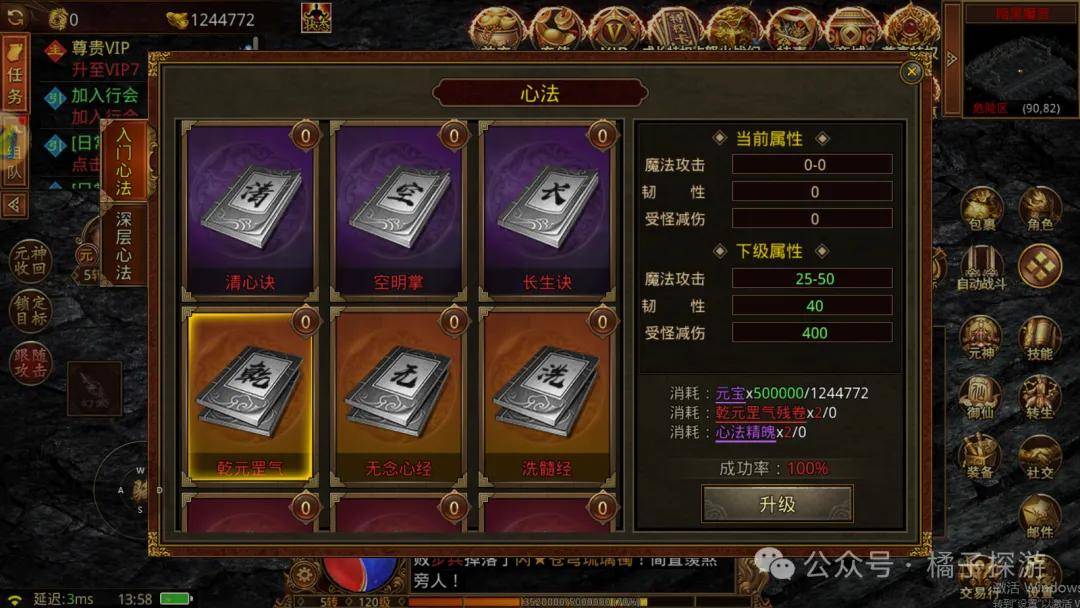Choose the 空明掌 manual card

click(x=398, y=210)
